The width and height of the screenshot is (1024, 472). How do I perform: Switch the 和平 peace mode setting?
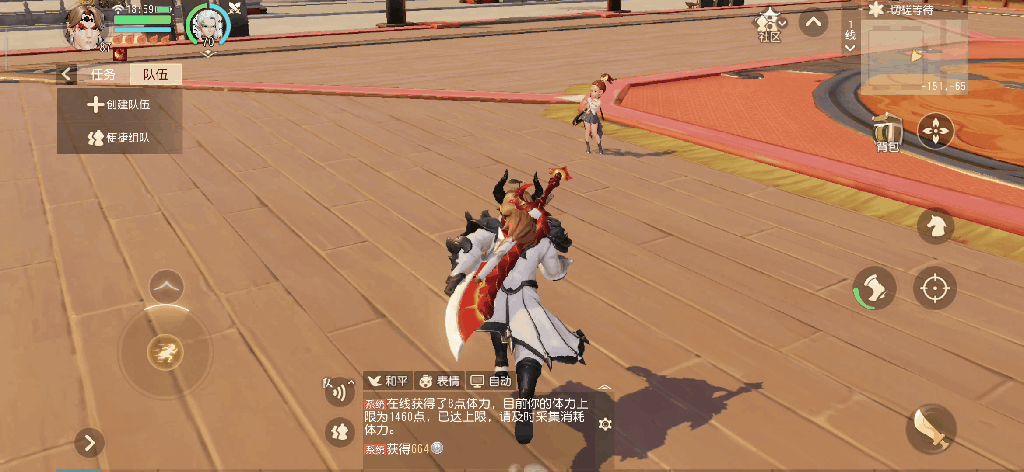[388, 381]
